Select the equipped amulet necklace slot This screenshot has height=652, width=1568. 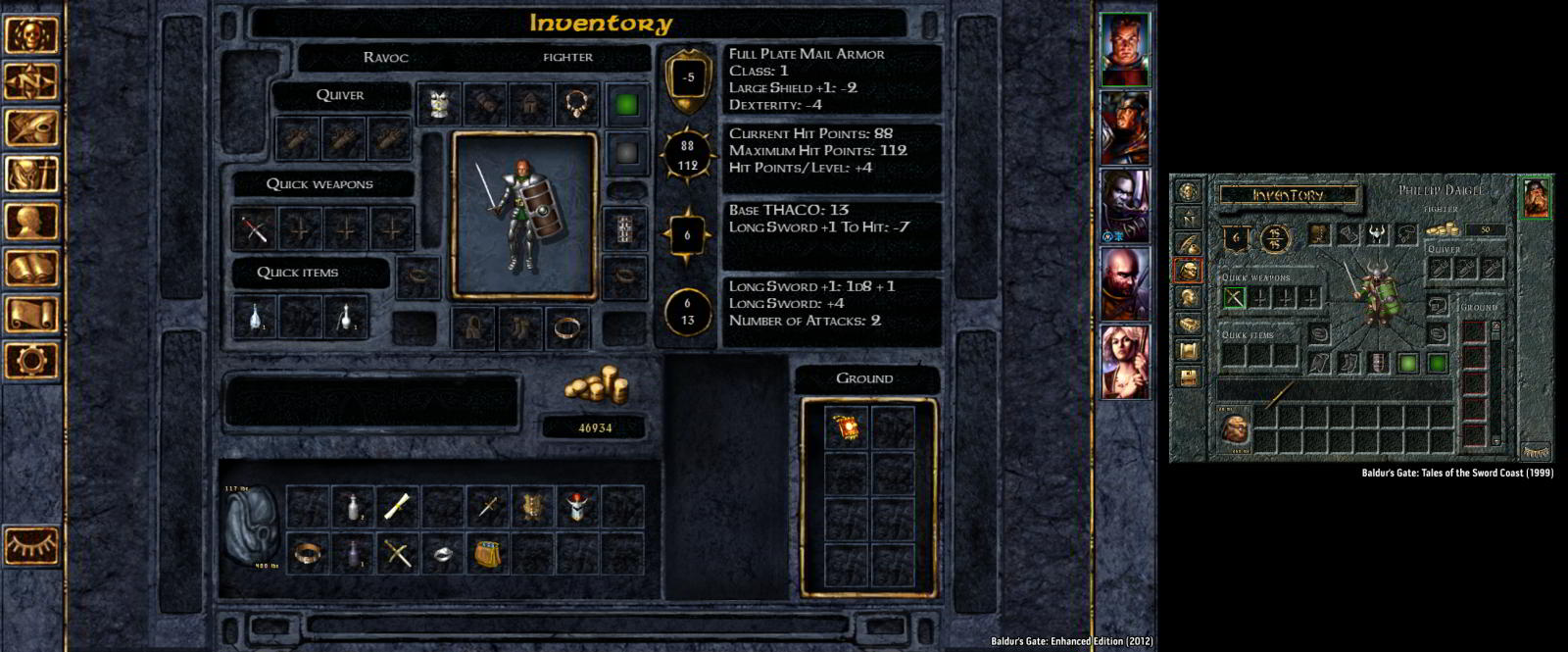click(x=578, y=103)
